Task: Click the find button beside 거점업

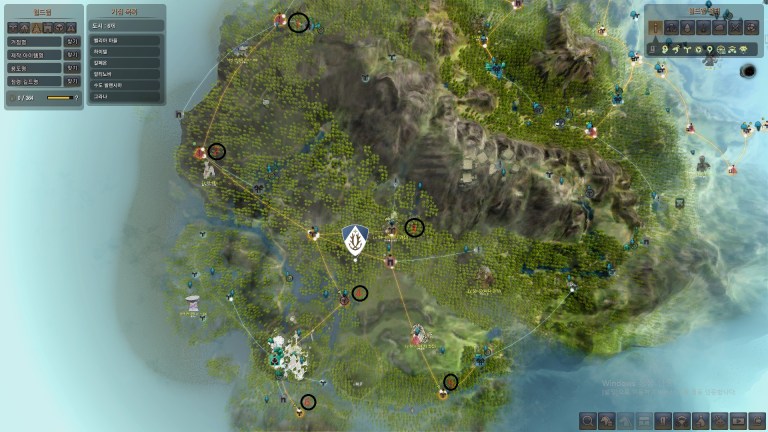Action: [71, 42]
